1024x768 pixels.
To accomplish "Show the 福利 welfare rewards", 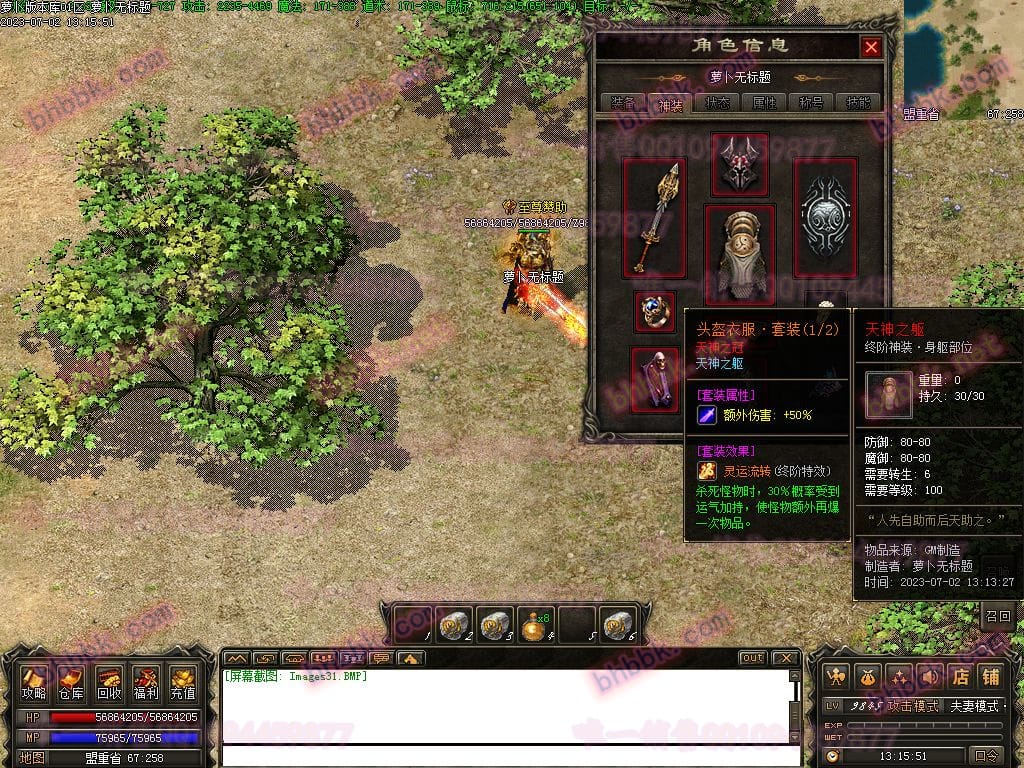I will (146, 683).
